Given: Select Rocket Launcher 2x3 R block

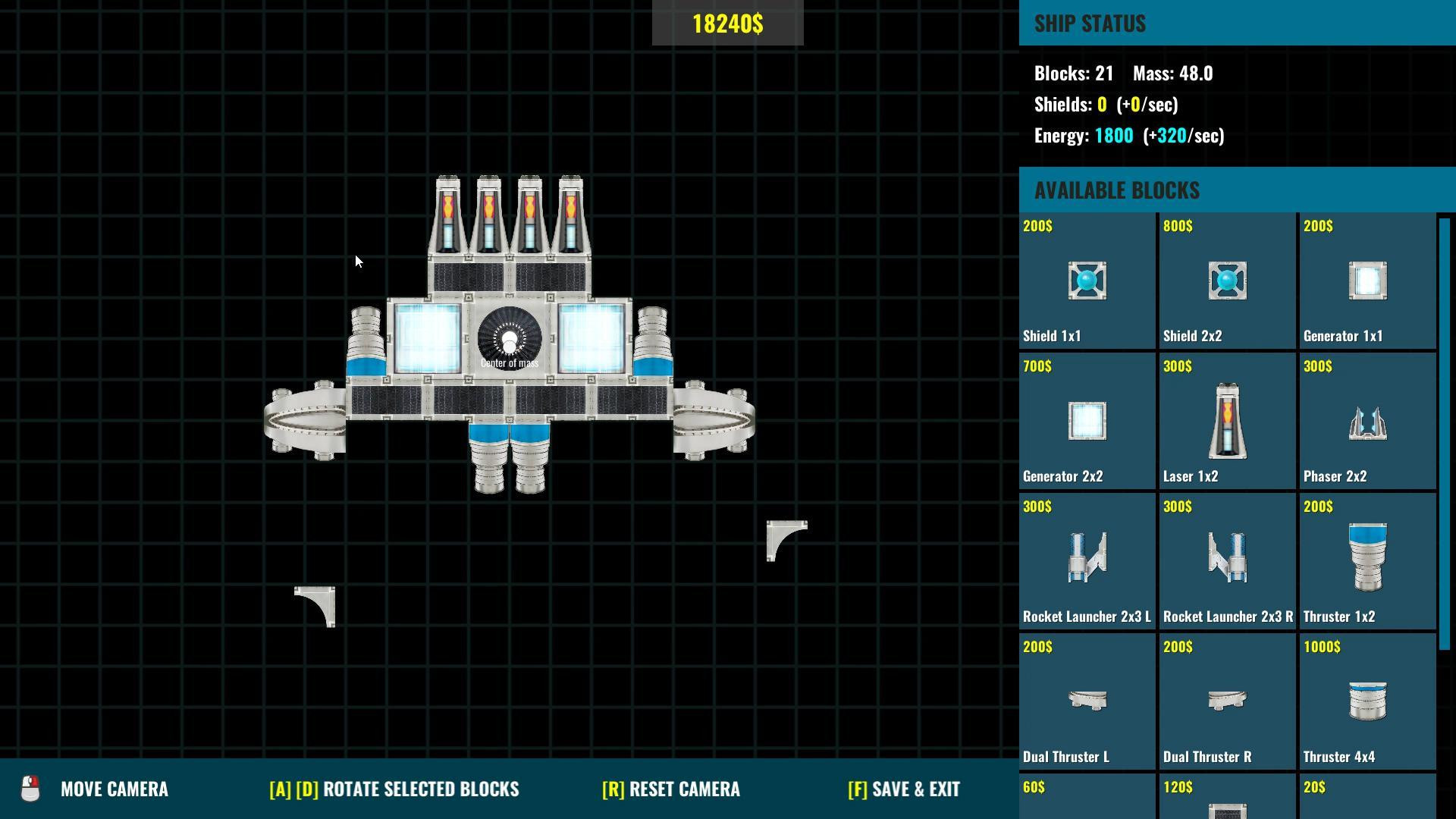Looking at the screenshot, I should (1227, 561).
